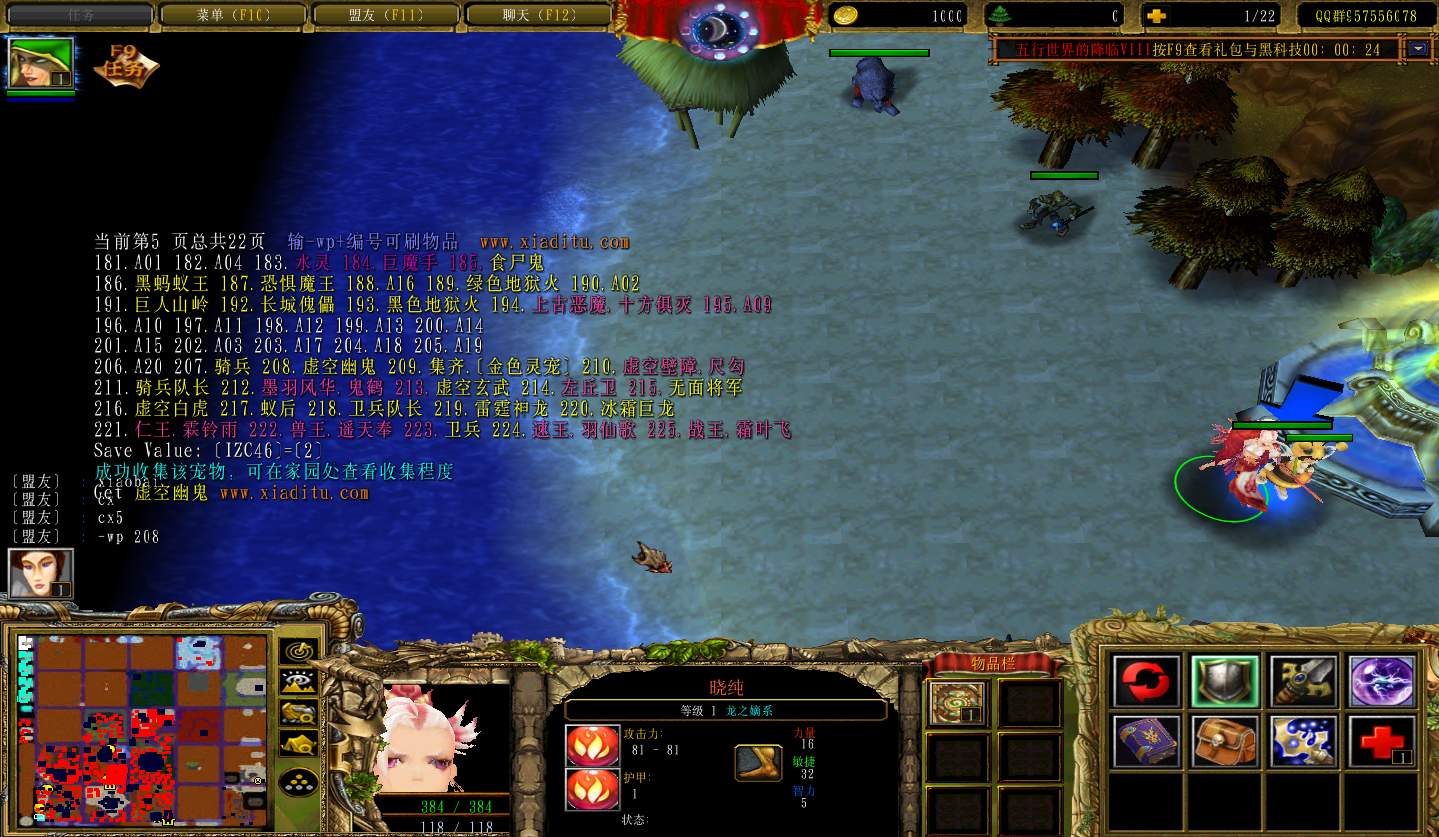Cast the purple lightning orb ability
The image size is (1439, 837).
pos(1382,681)
